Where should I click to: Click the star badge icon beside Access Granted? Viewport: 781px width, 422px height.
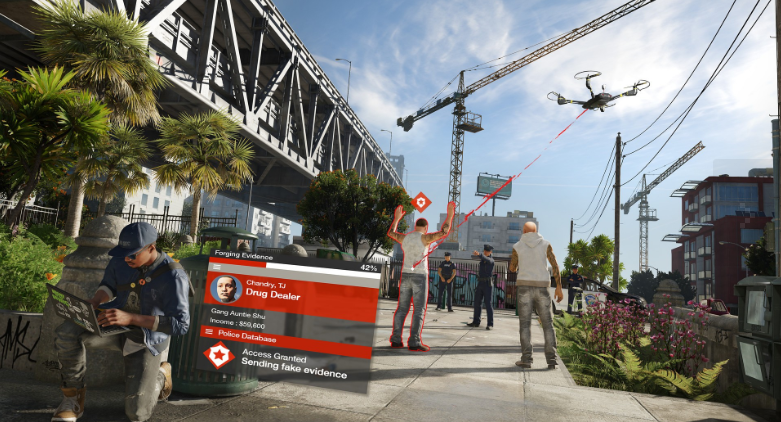click(218, 354)
